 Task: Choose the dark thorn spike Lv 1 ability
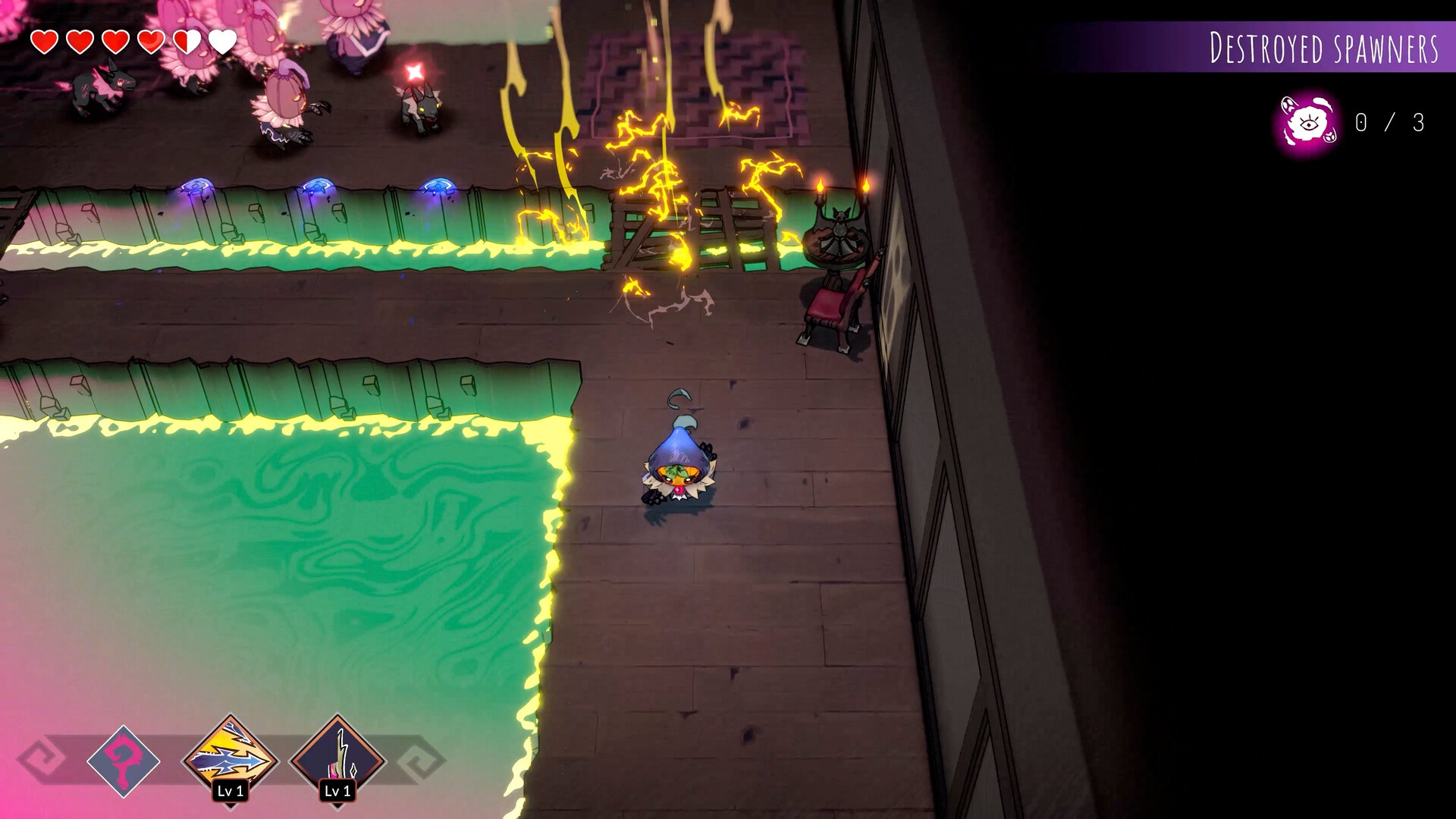pos(338,758)
